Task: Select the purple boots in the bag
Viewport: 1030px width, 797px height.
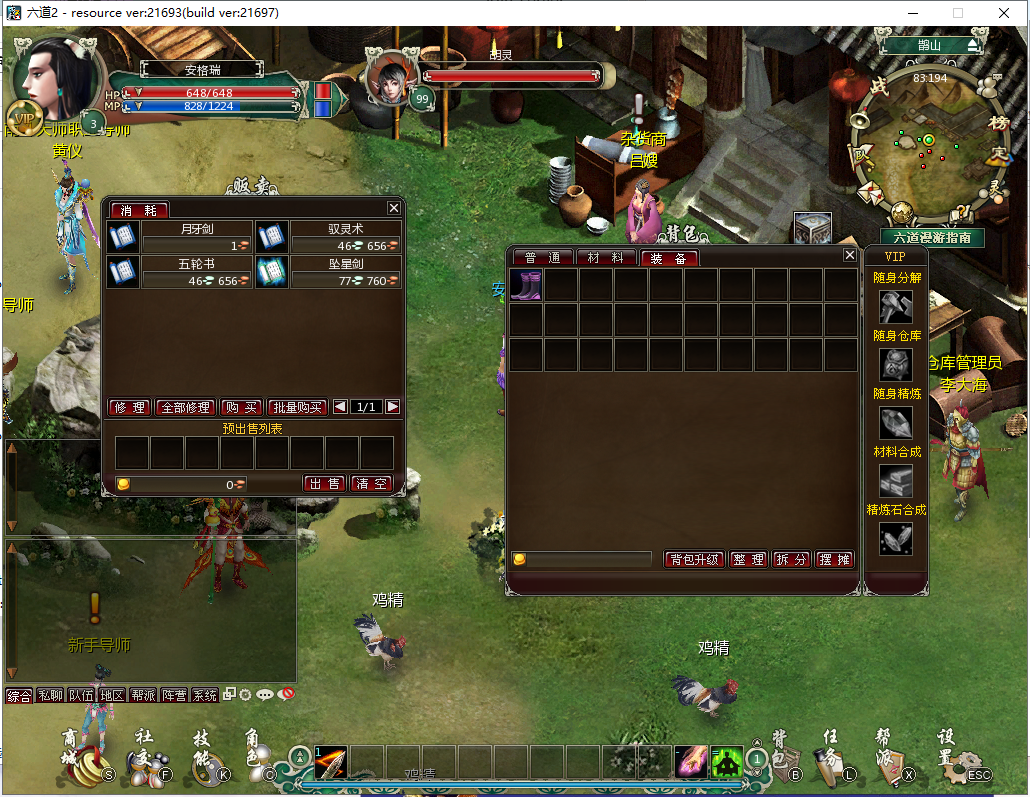Action: click(526, 285)
